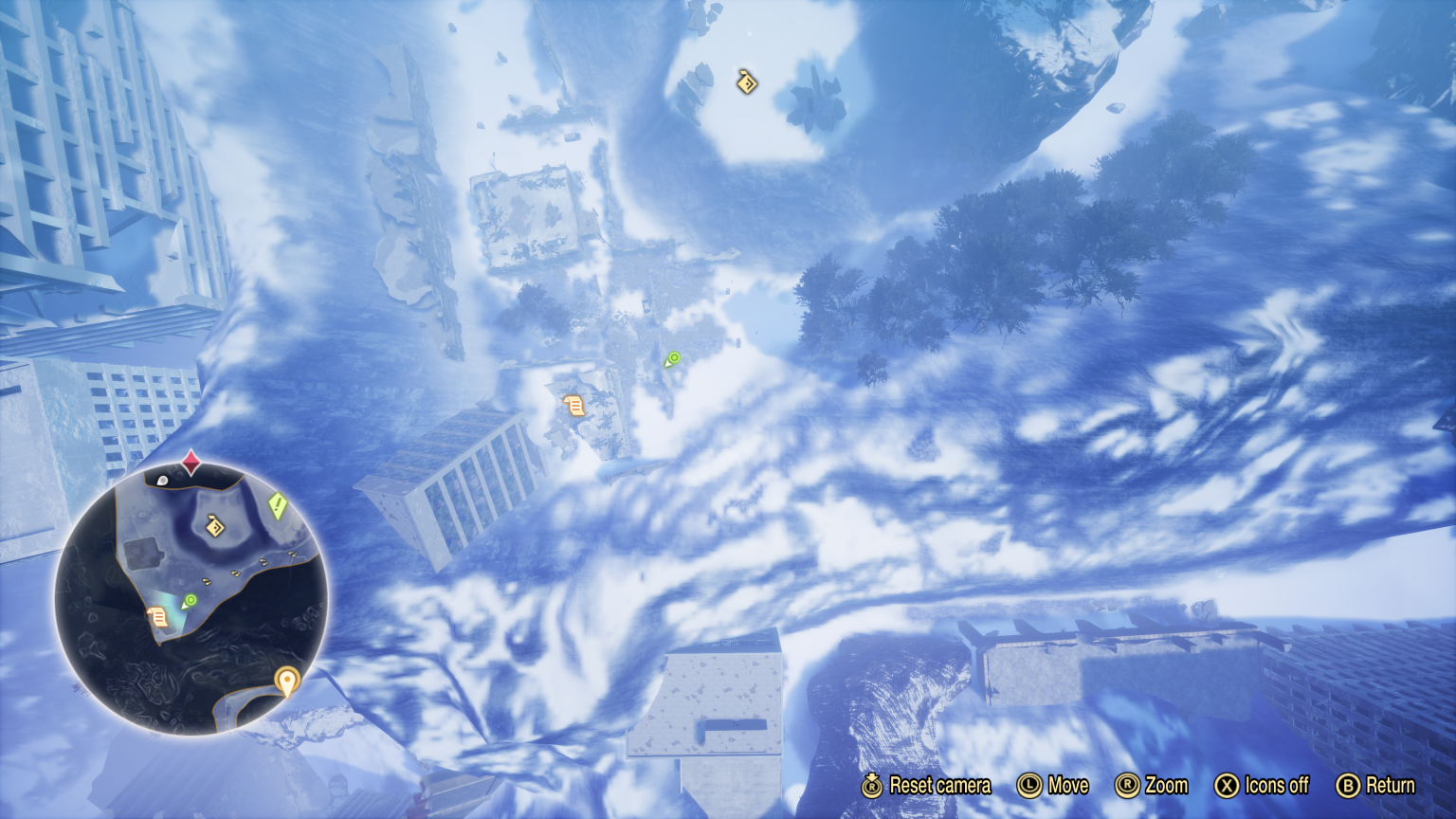1456x819 pixels.
Task: Click the red diamond compass marker on minimap
Action: [191, 464]
